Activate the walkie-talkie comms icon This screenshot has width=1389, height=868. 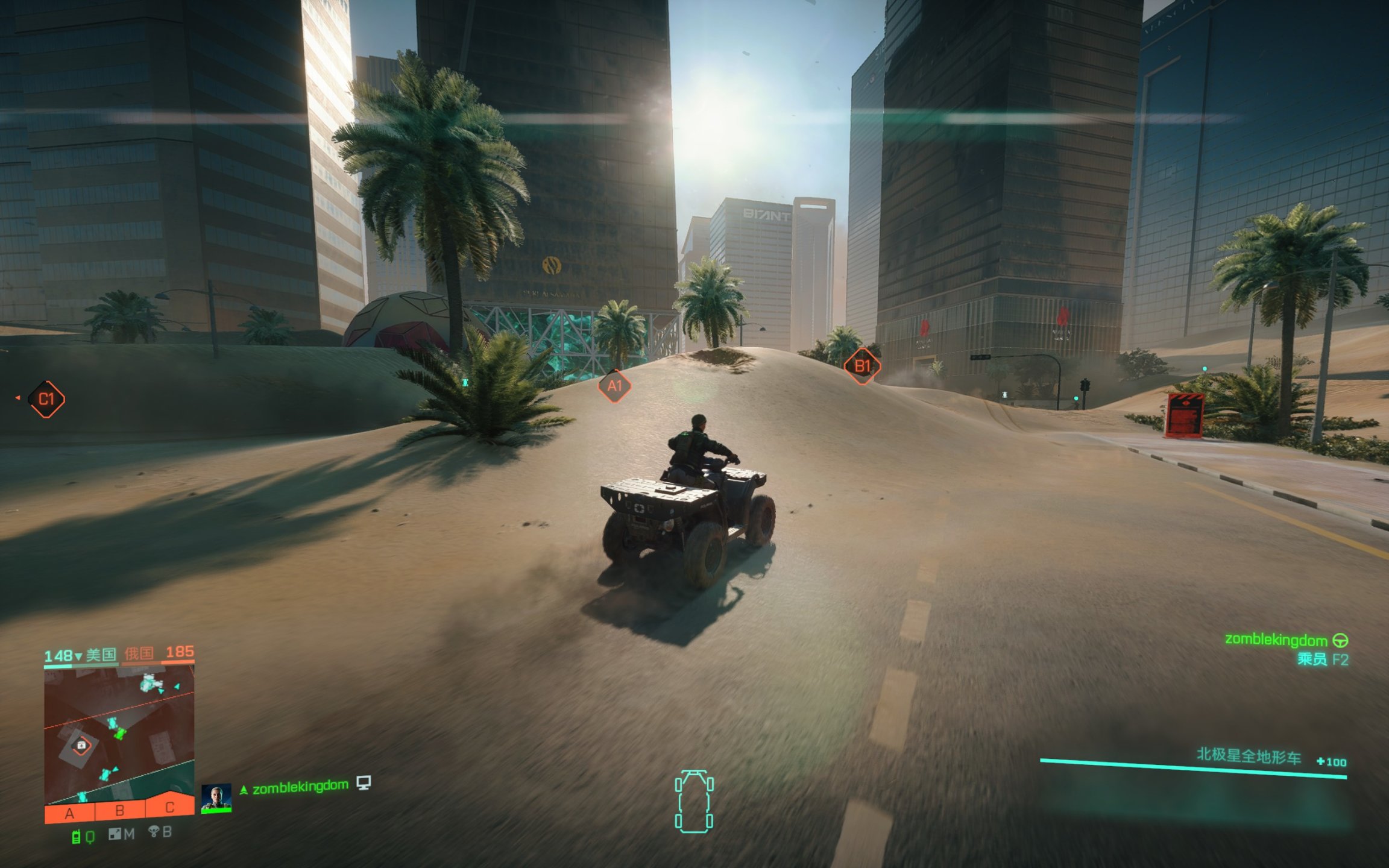coord(77,837)
